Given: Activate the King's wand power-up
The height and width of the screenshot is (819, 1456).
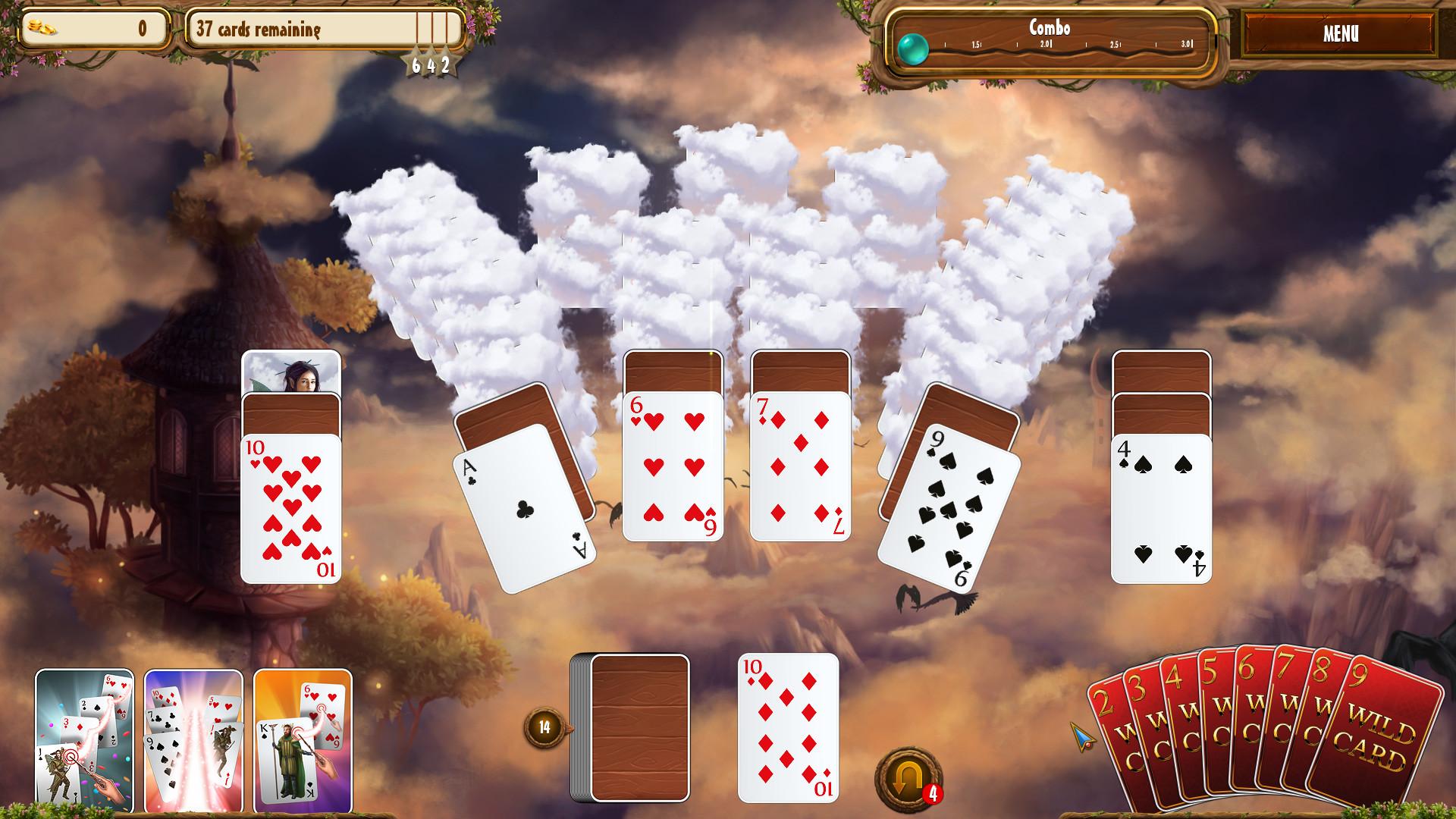Looking at the screenshot, I should [303, 739].
